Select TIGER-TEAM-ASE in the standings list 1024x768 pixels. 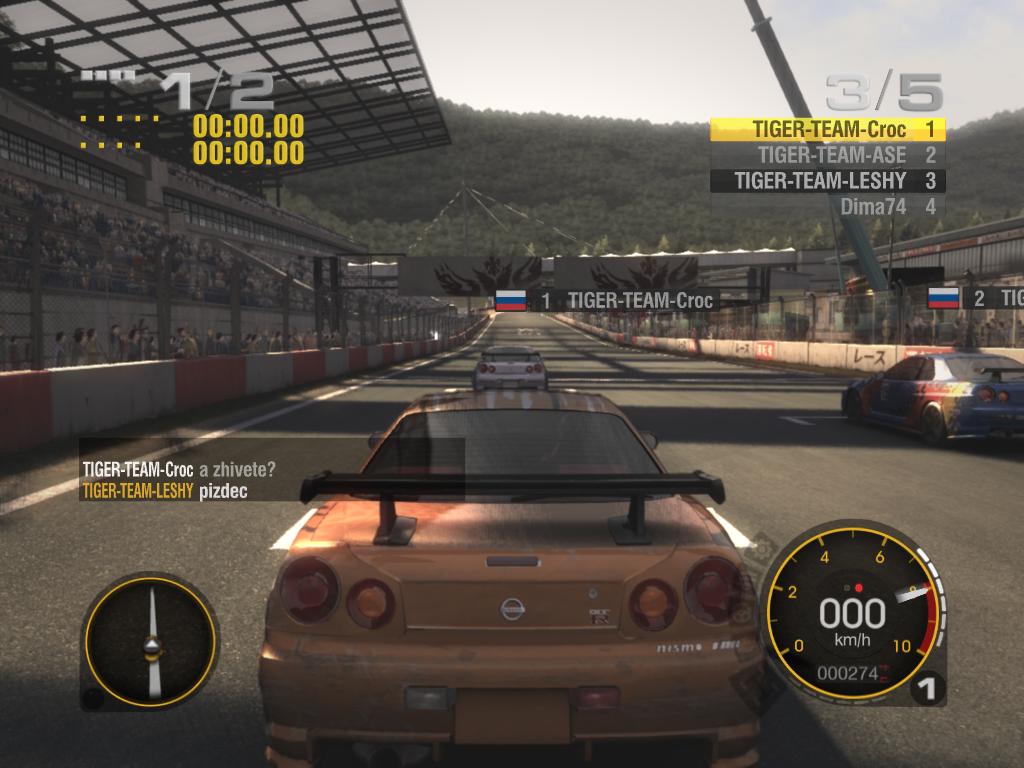828,155
